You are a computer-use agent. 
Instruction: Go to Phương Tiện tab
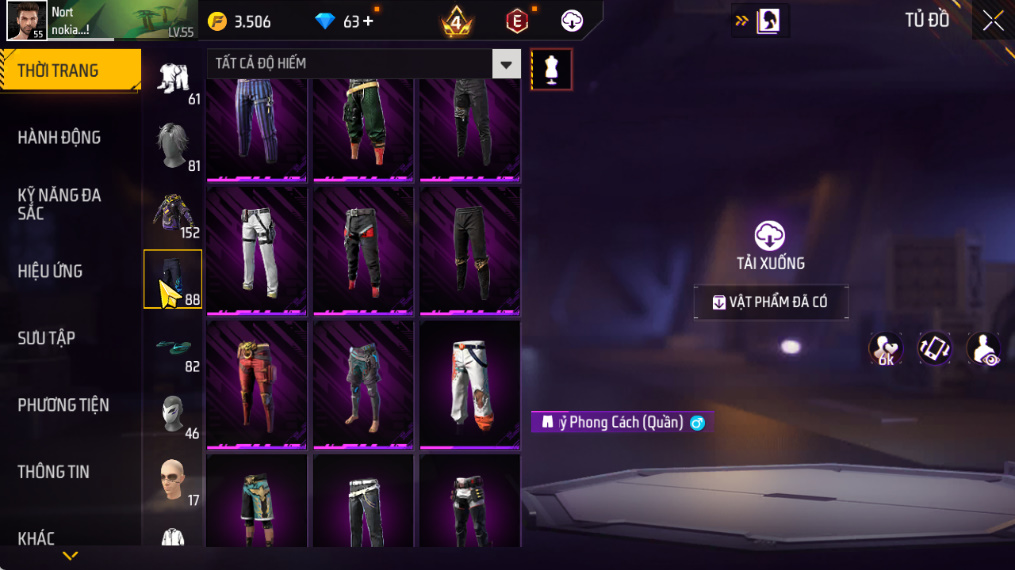pos(63,405)
